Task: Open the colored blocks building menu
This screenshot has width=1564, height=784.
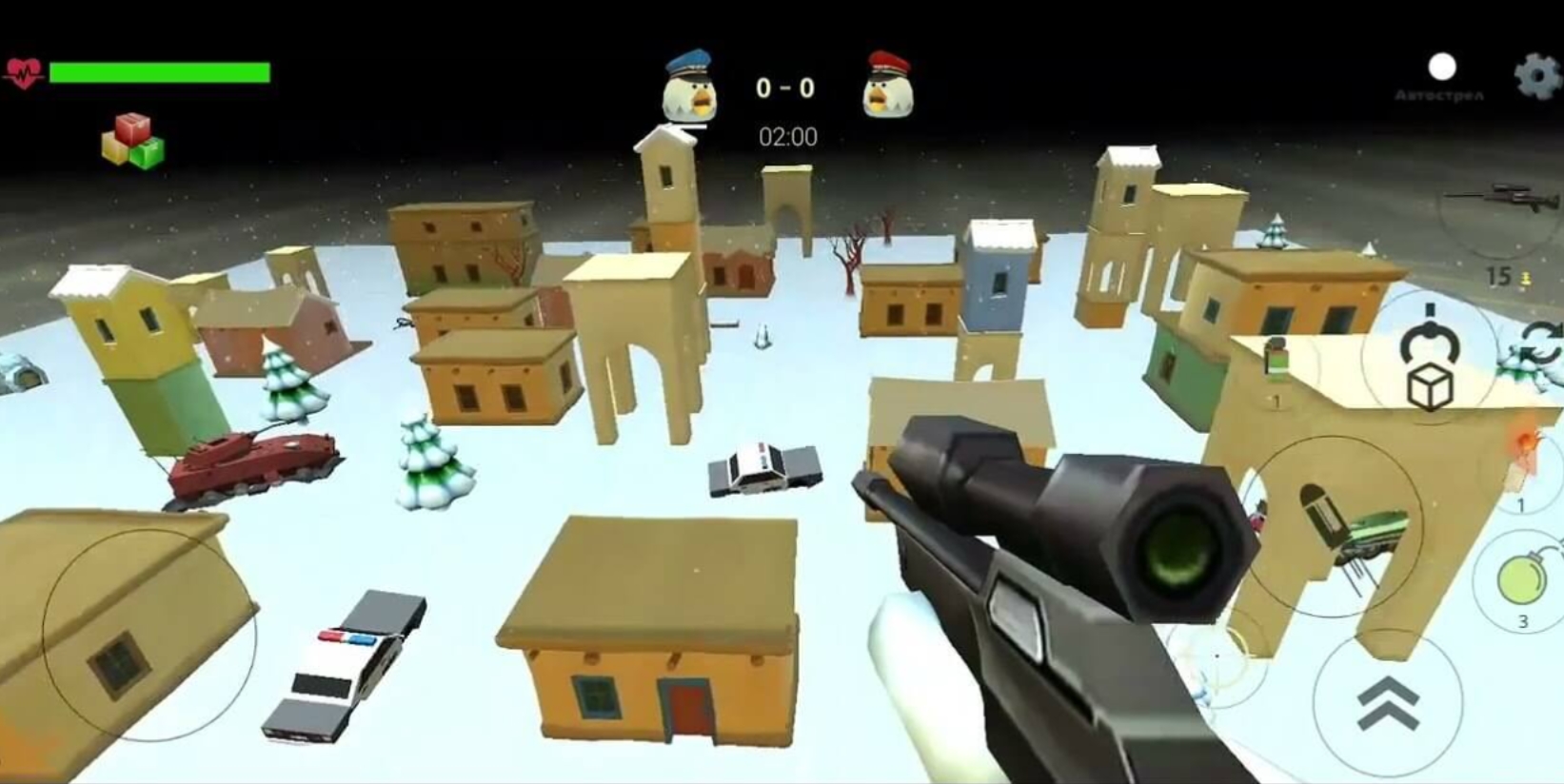Action: coord(133,142)
